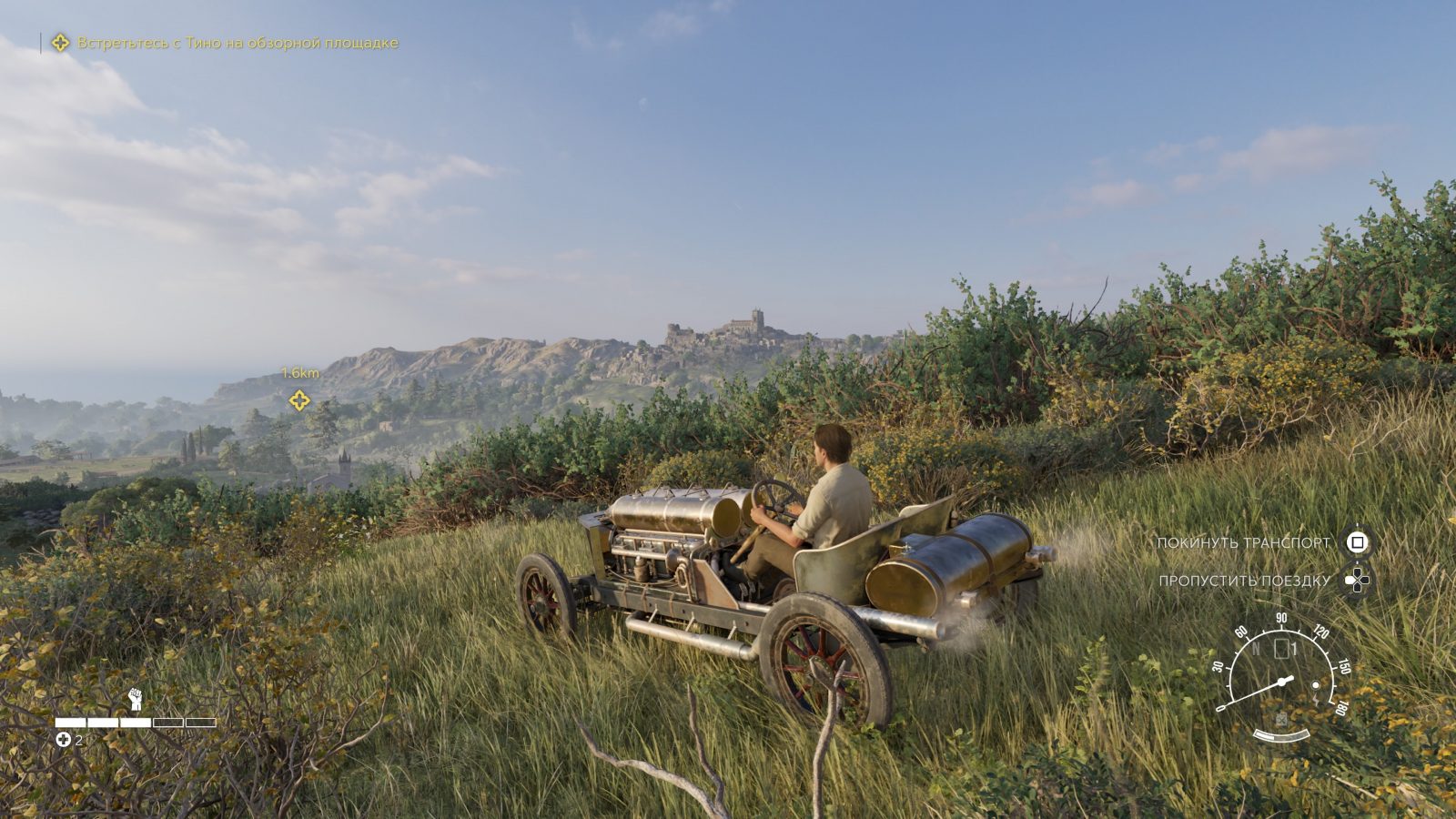1456x819 pixels.
Task: Select the raised fist icon above health segments
Action: click(136, 699)
